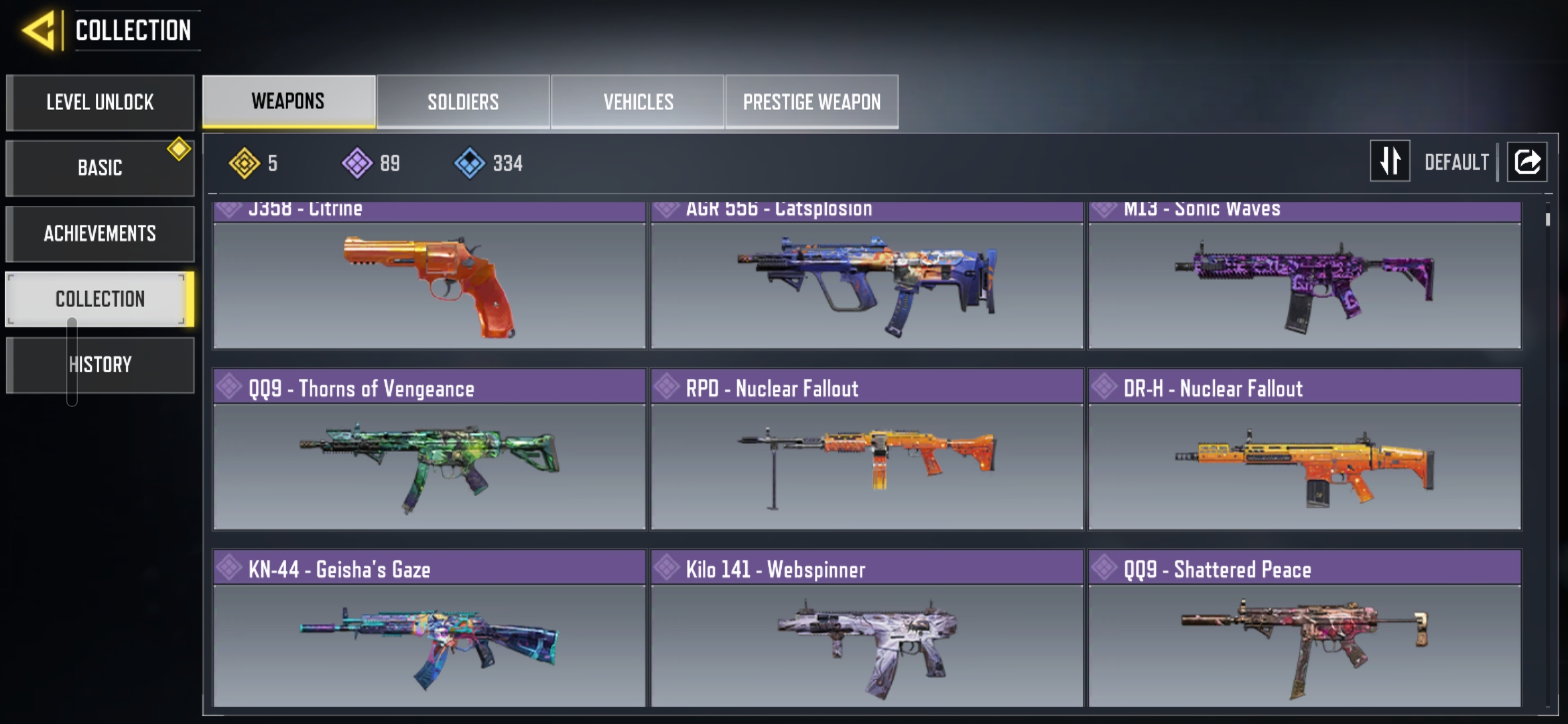Select QQ9 - Thorns of Vengeance card
This screenshot has width=1568, height=724.
[x=429, y=463]
